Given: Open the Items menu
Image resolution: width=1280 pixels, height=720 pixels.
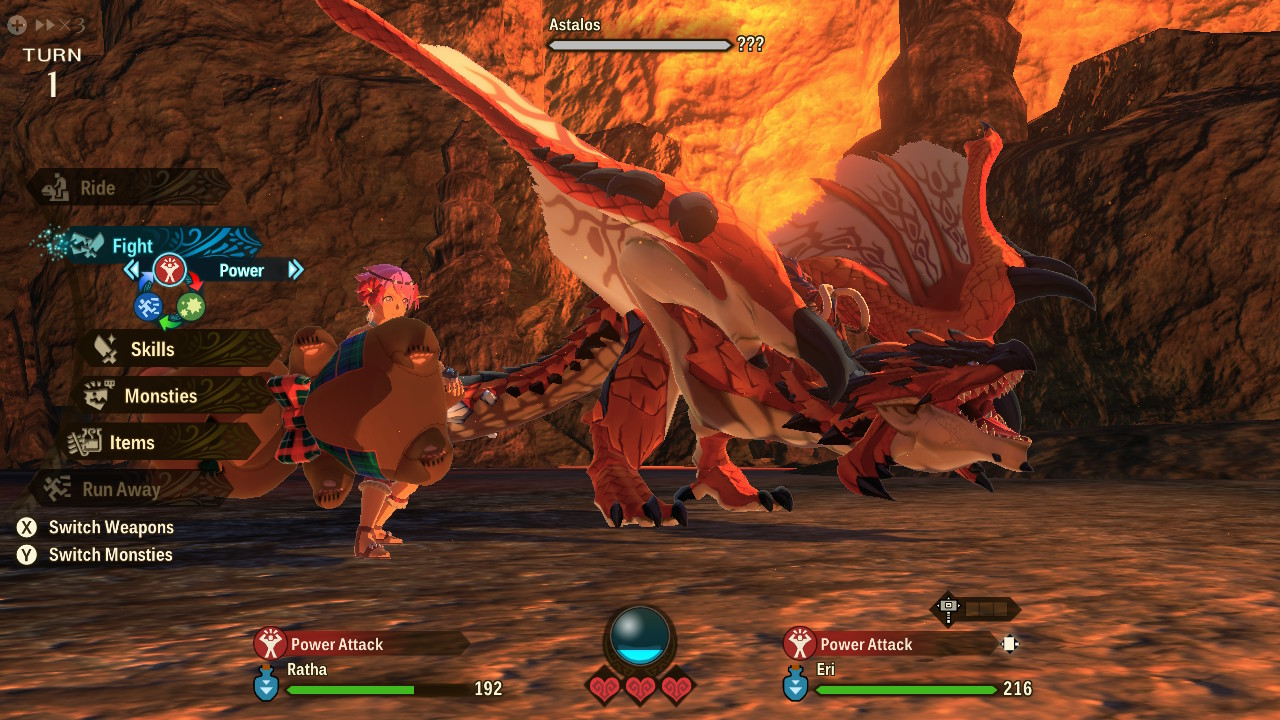Looking at the screenshot, I should click(131, 443).
